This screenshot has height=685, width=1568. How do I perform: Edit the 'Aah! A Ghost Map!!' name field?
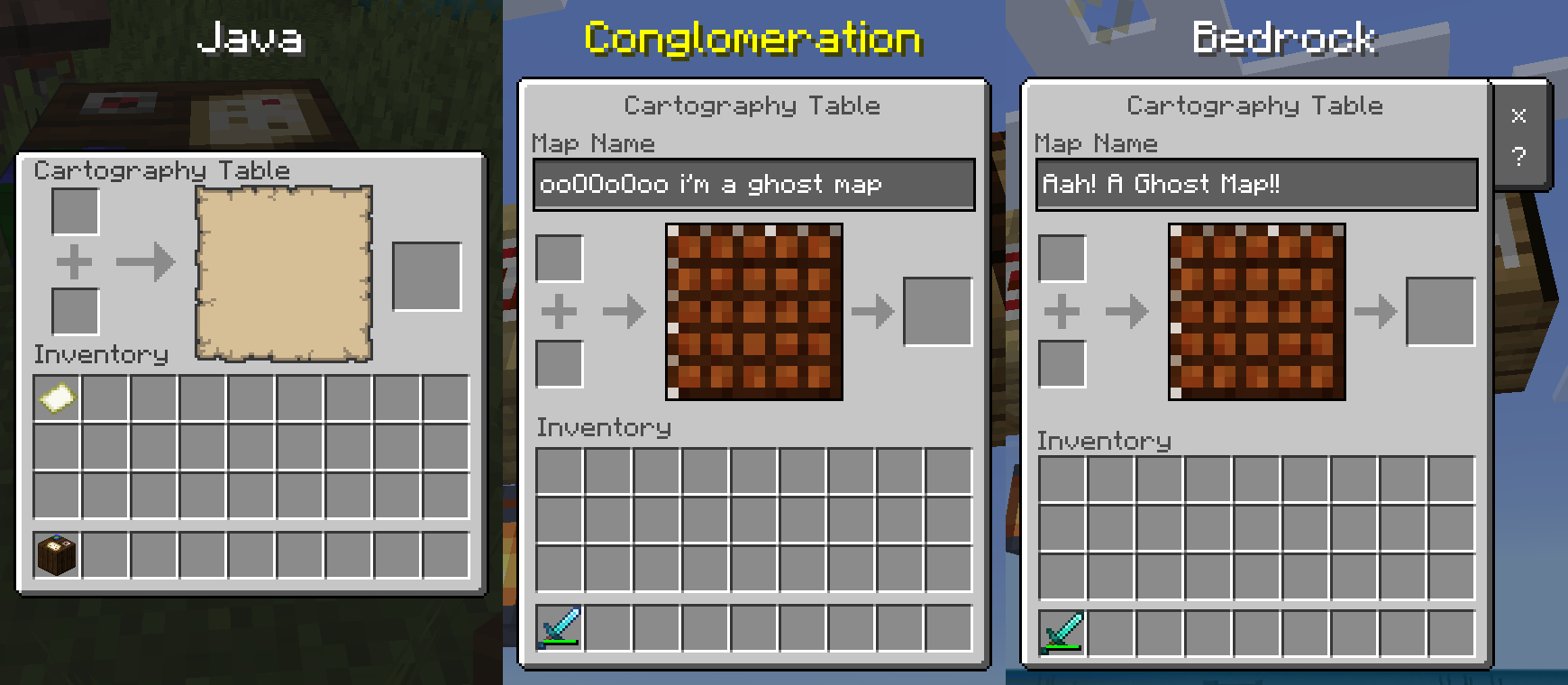pyautogui.click(x=1256, y=184)
